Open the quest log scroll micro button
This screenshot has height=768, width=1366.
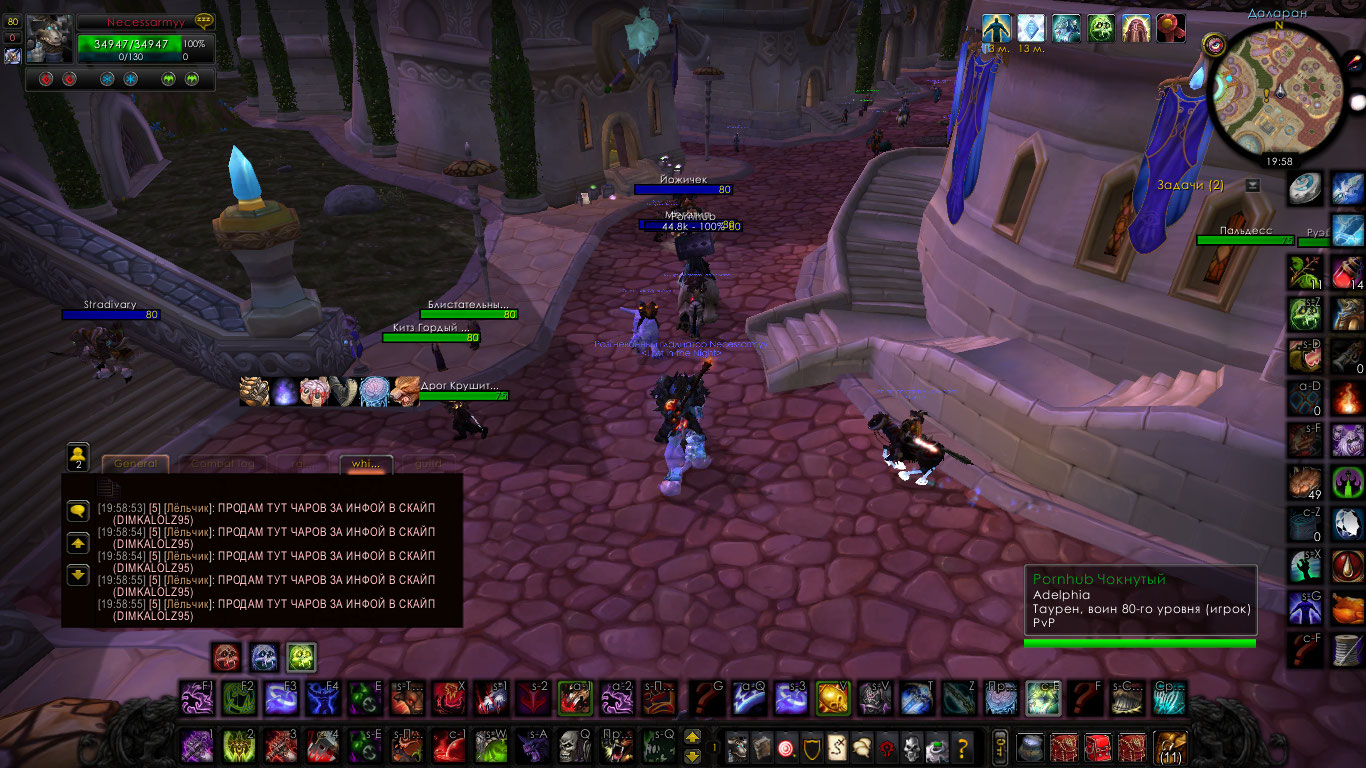coord(835,746)
